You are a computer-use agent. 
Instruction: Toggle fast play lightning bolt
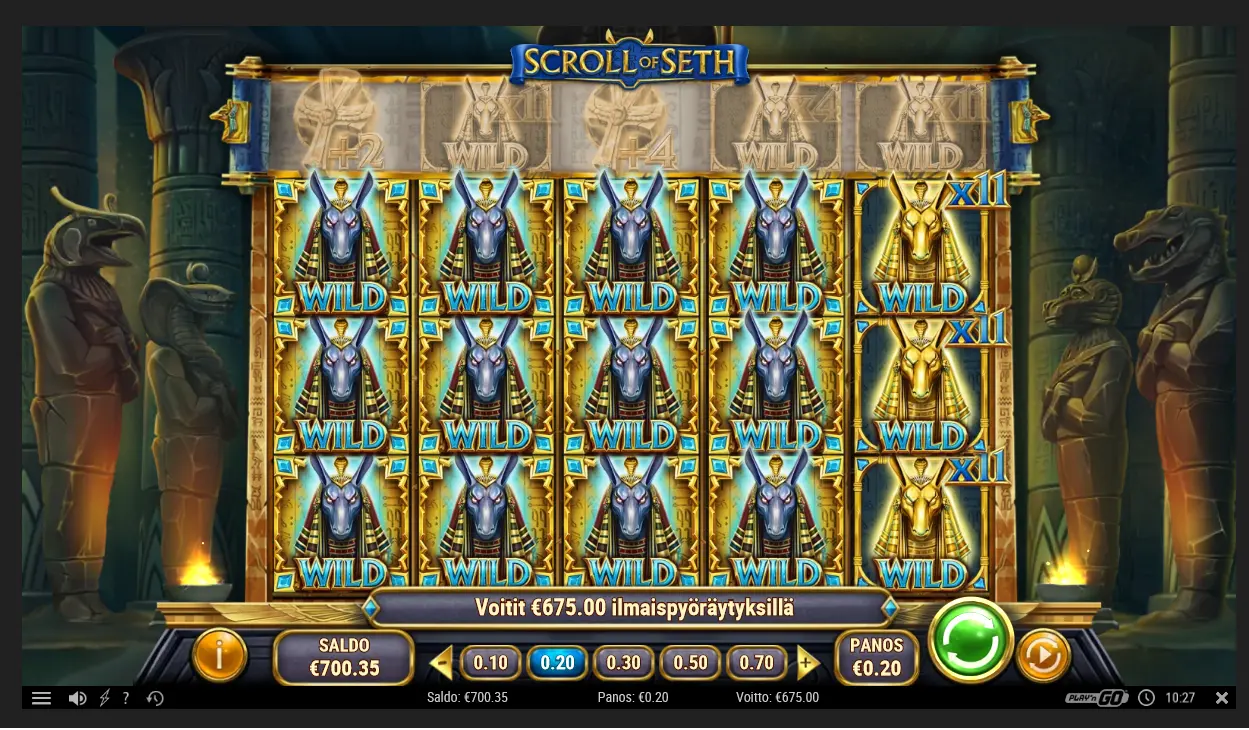coord(104,698)
